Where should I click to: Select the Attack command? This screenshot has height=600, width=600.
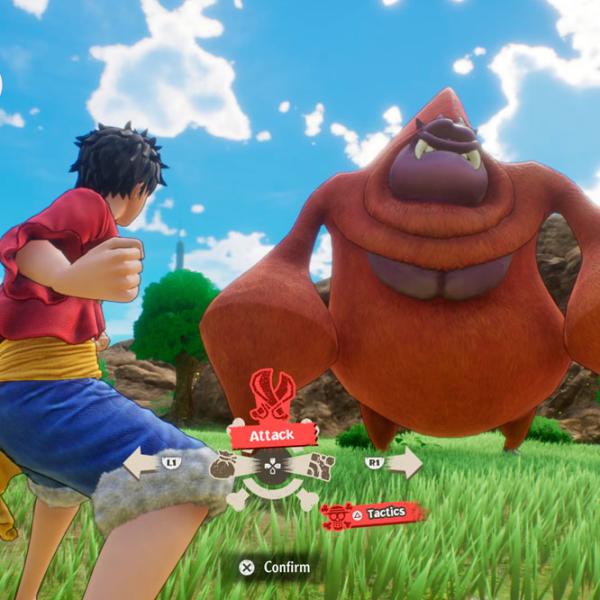pyautogui.click(x=273, y=435)
